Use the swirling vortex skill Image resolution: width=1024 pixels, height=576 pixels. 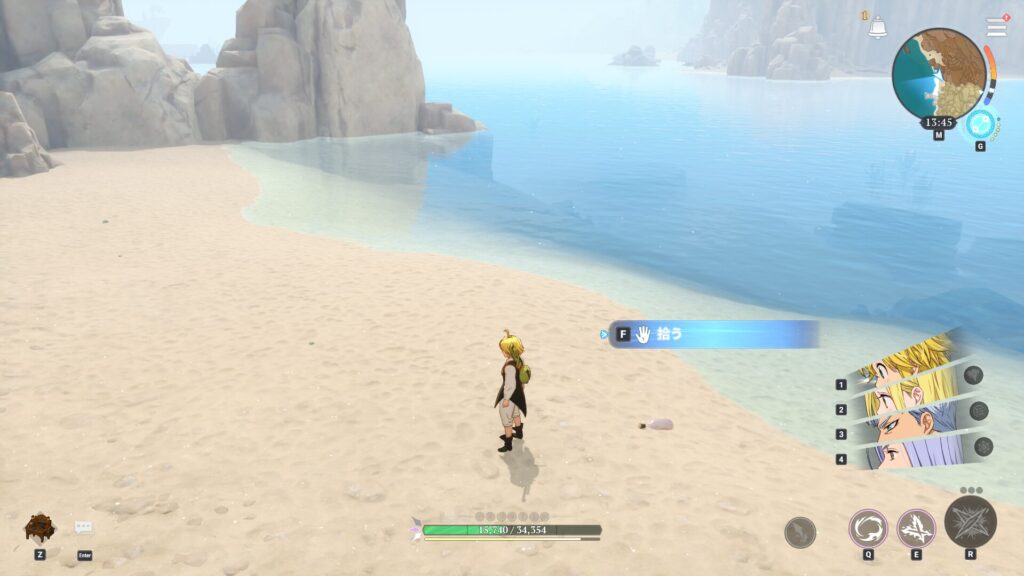click(x=868, y=528)
